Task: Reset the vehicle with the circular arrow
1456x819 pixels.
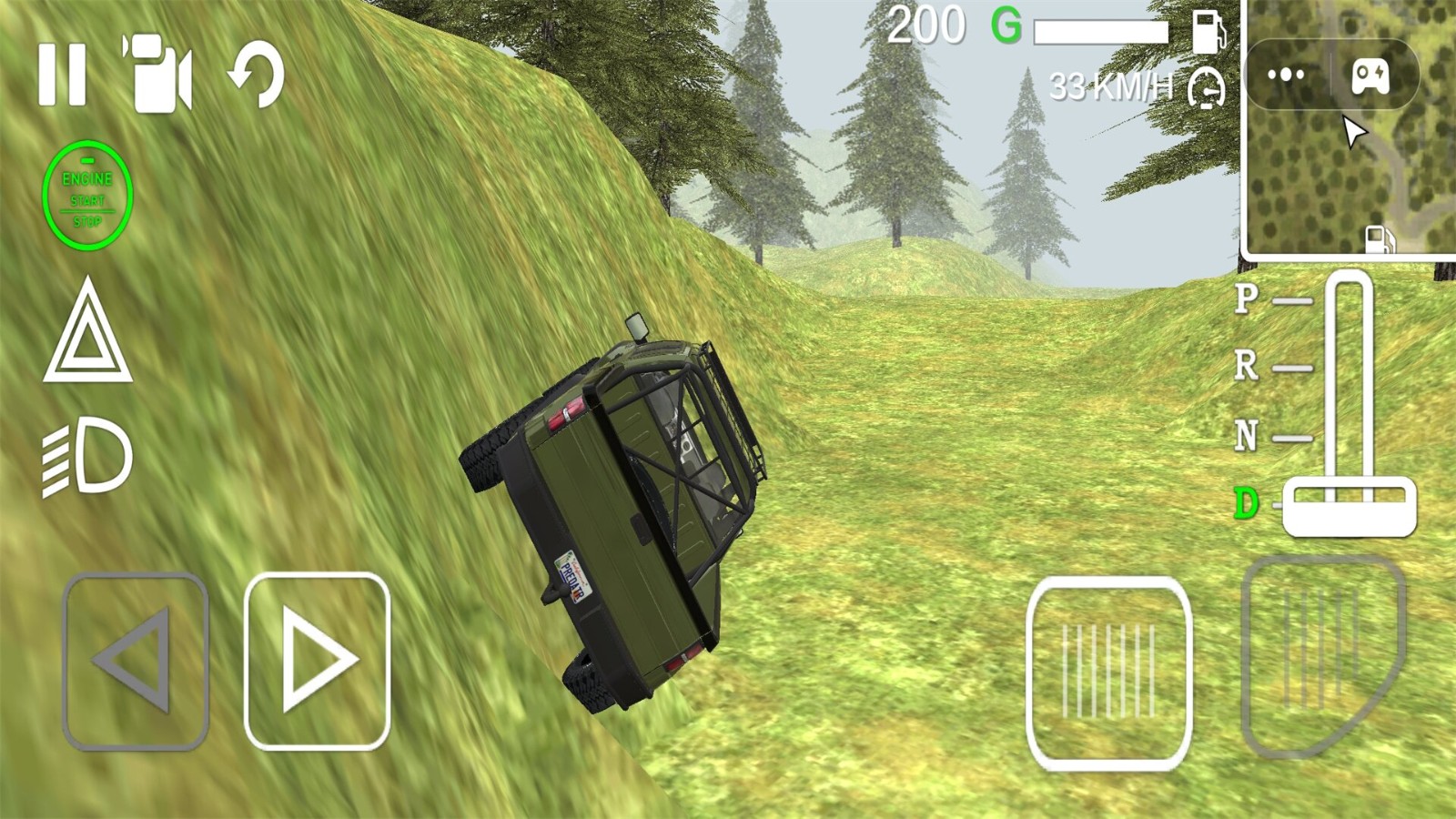Action: point(258,74)
